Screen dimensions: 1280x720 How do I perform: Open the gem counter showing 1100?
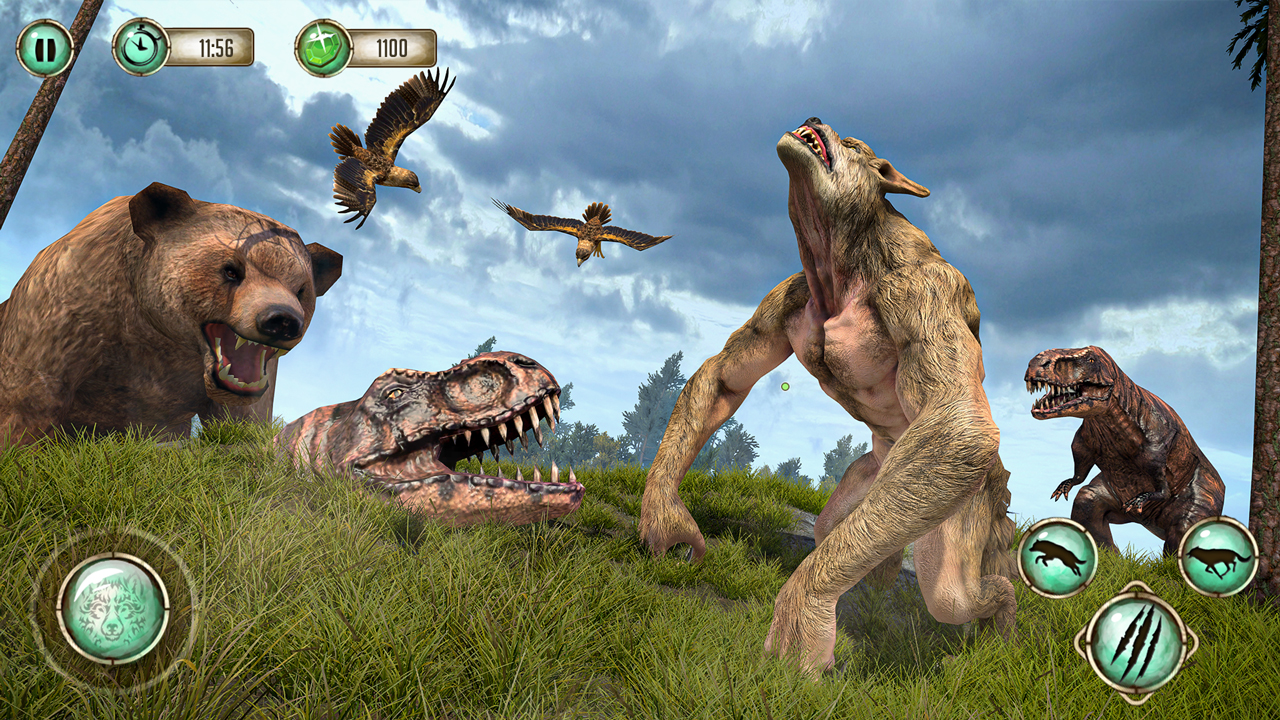pyautogui.click(x=390, y=45)
